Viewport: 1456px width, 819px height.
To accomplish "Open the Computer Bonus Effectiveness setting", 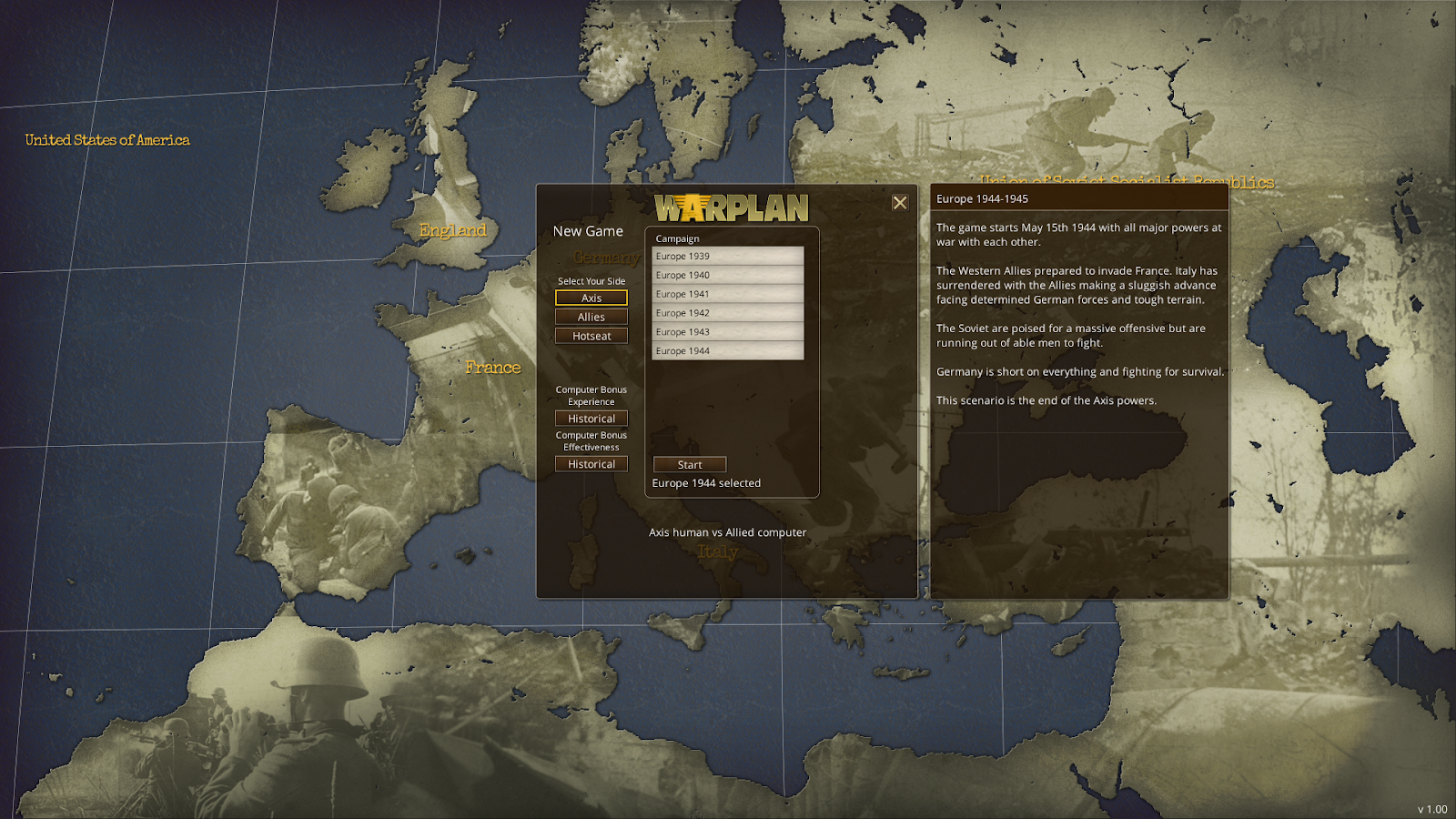I will pyautogui.click(x=591, y=463).
